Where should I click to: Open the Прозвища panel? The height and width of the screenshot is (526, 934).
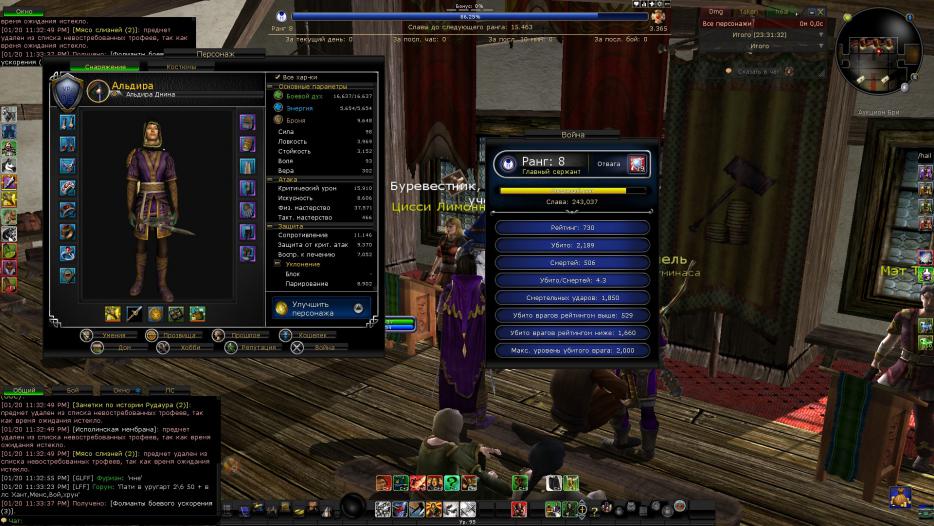pyautogui.click(x=171, y=335)
